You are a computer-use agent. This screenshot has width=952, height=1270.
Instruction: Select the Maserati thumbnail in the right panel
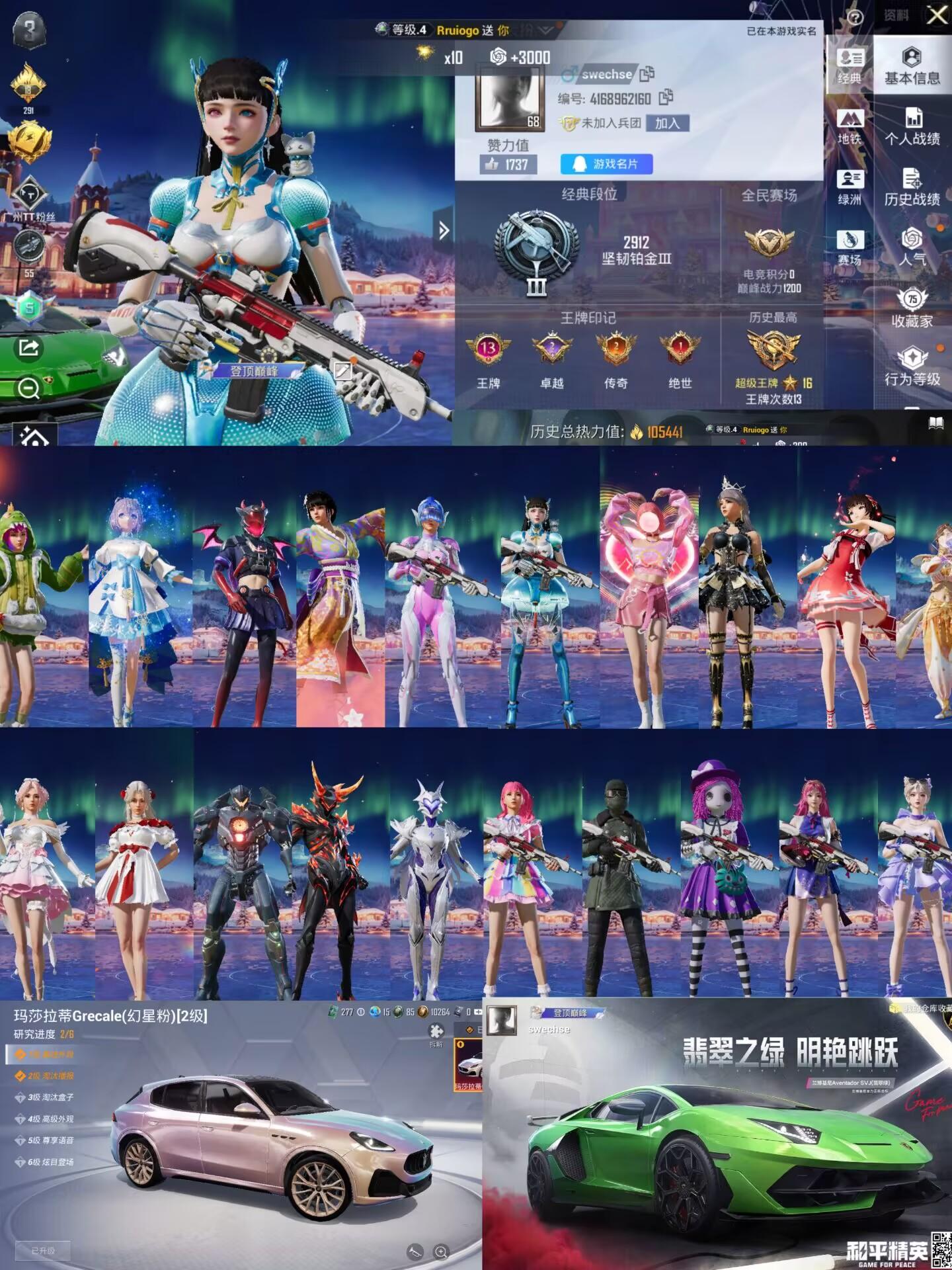click(x=469, y=1065)
